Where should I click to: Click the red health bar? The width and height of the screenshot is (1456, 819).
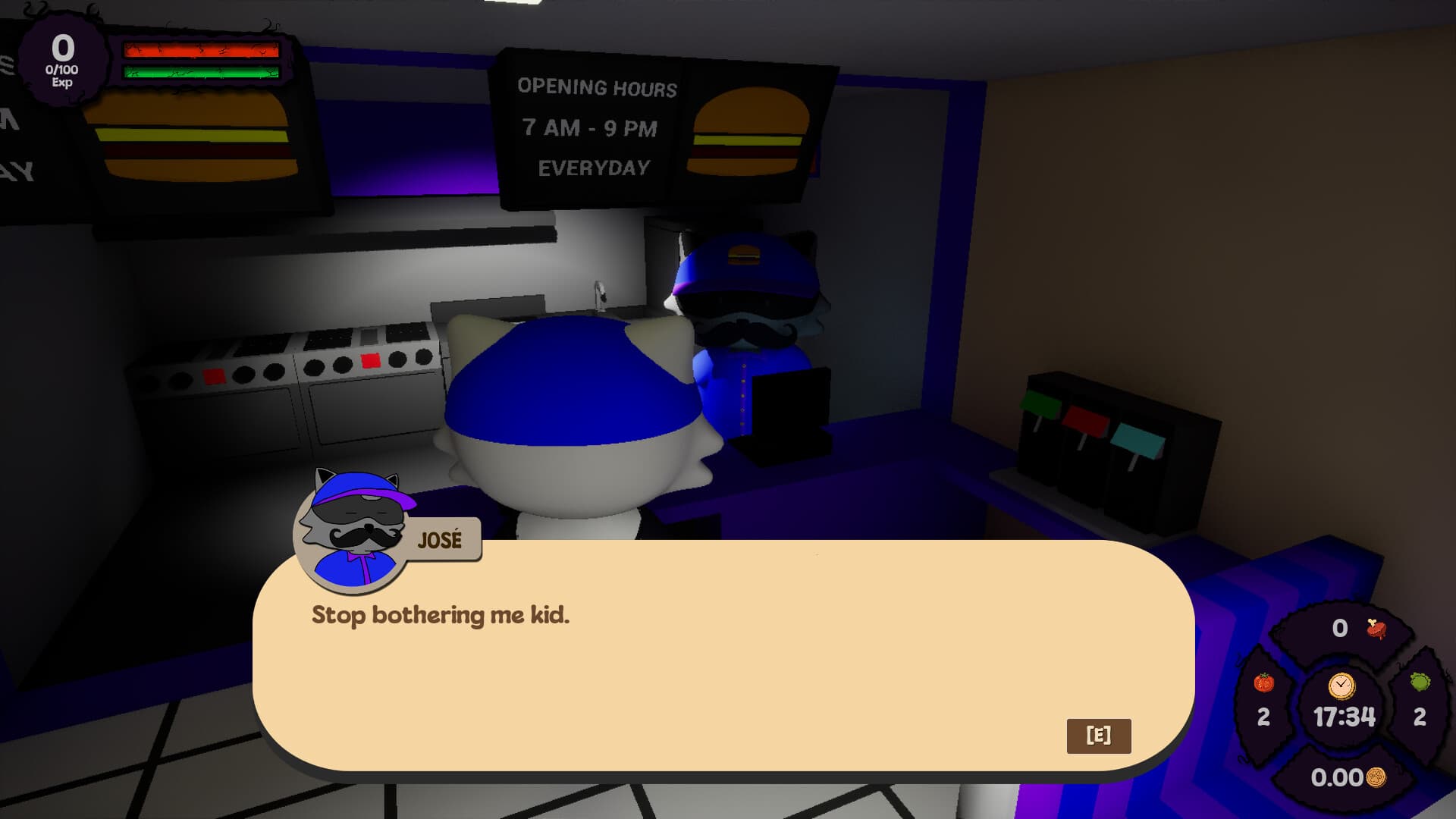click(x=199, y=50)
